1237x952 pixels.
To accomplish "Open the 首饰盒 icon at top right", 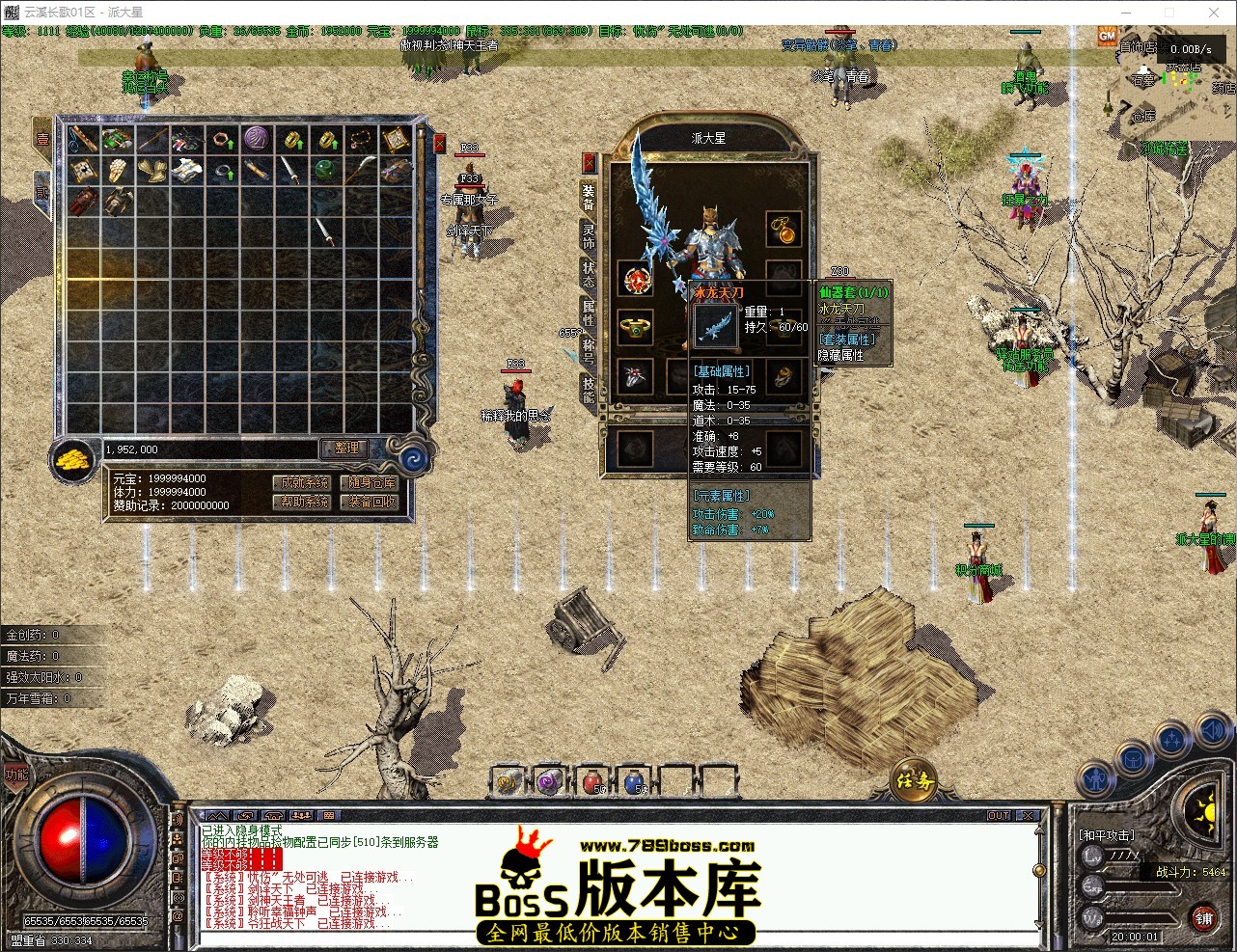I will coord(1137,46).
